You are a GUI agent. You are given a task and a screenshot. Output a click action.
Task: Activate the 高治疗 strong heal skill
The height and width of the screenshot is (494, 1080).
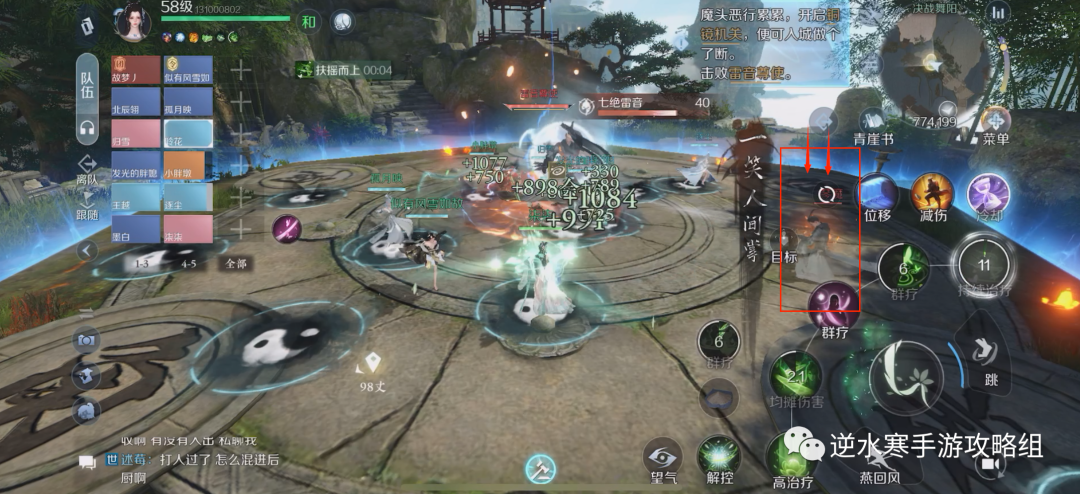793,457
